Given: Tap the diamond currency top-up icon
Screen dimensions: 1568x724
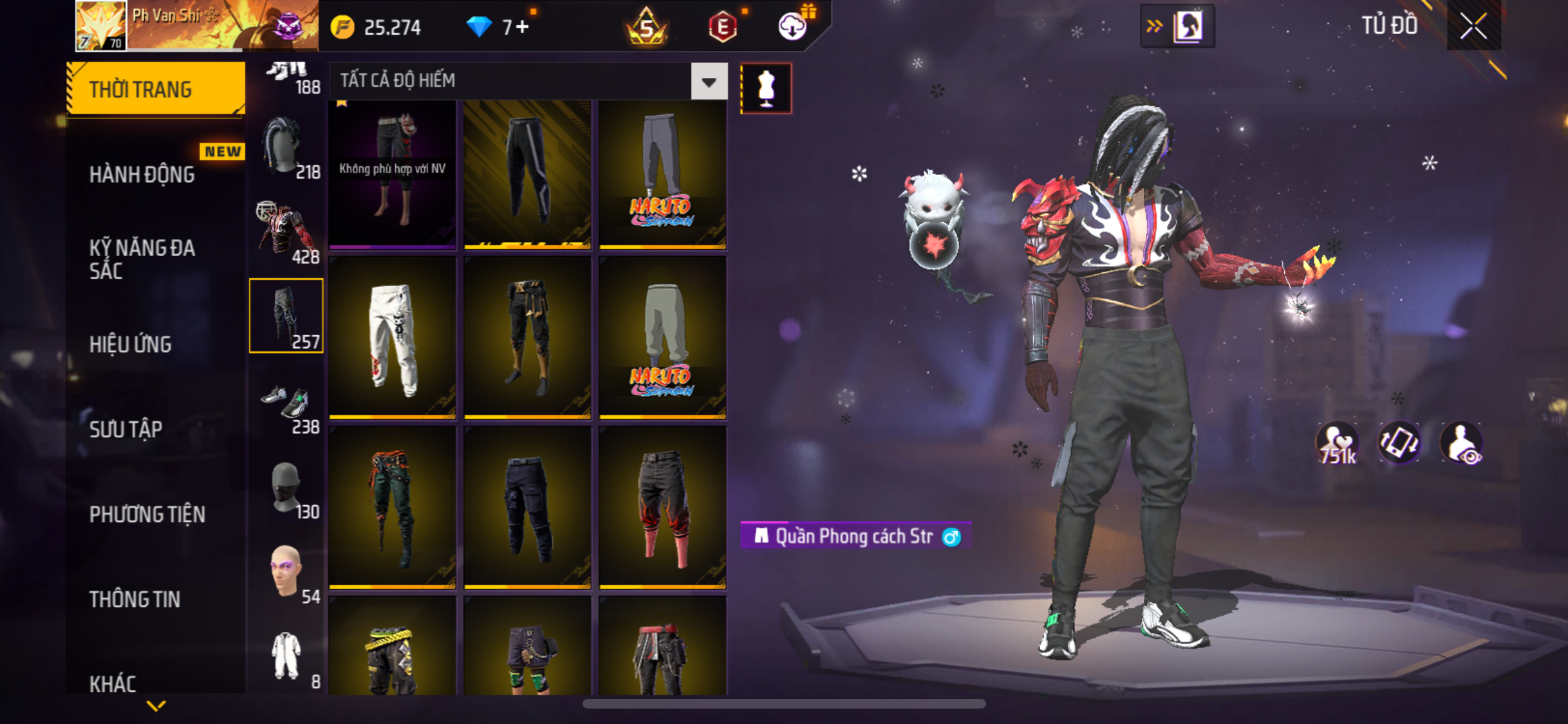Looking at the screenshot, I should (480, 27).
